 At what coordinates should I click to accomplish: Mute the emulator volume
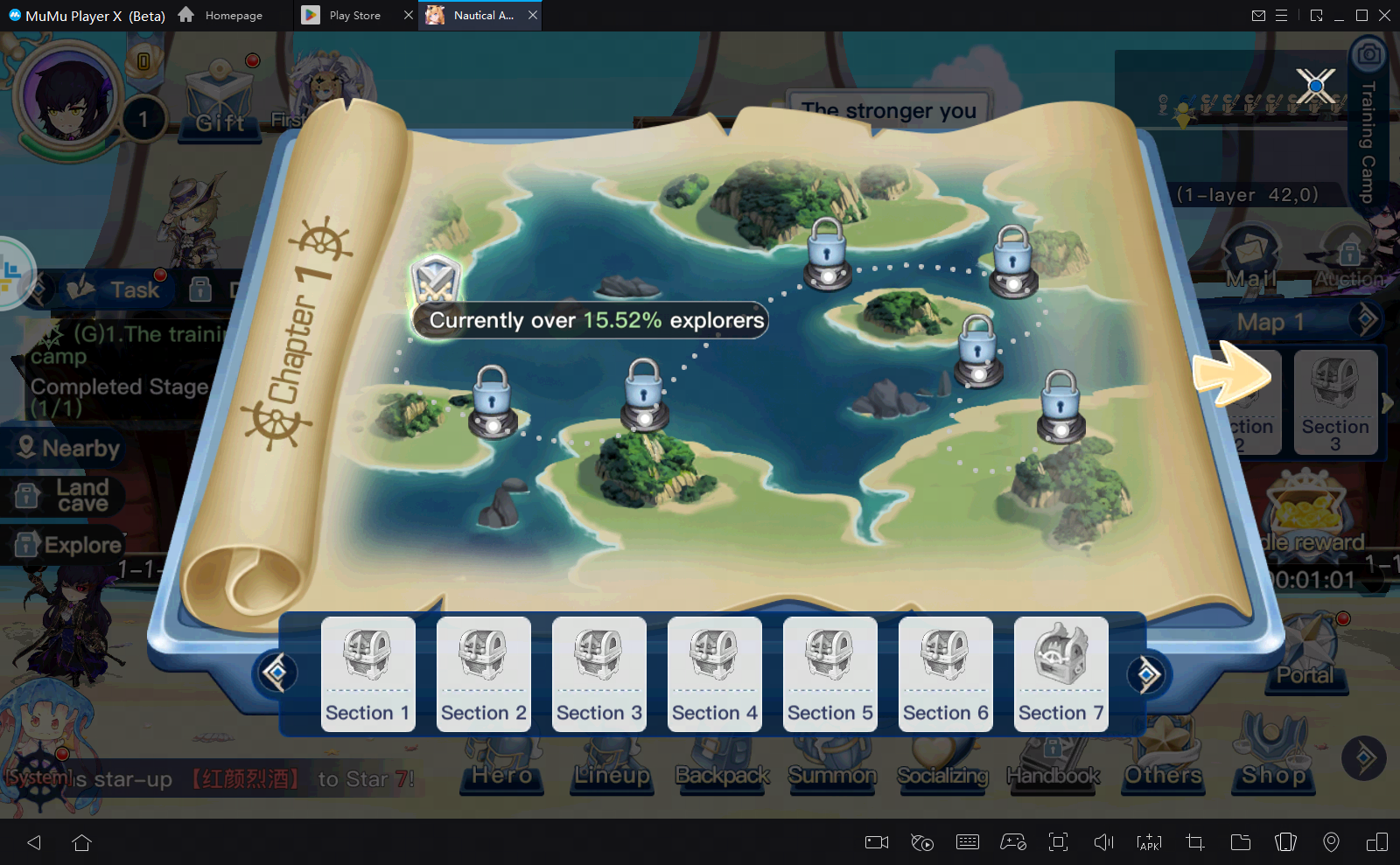tap(1102, 842)
